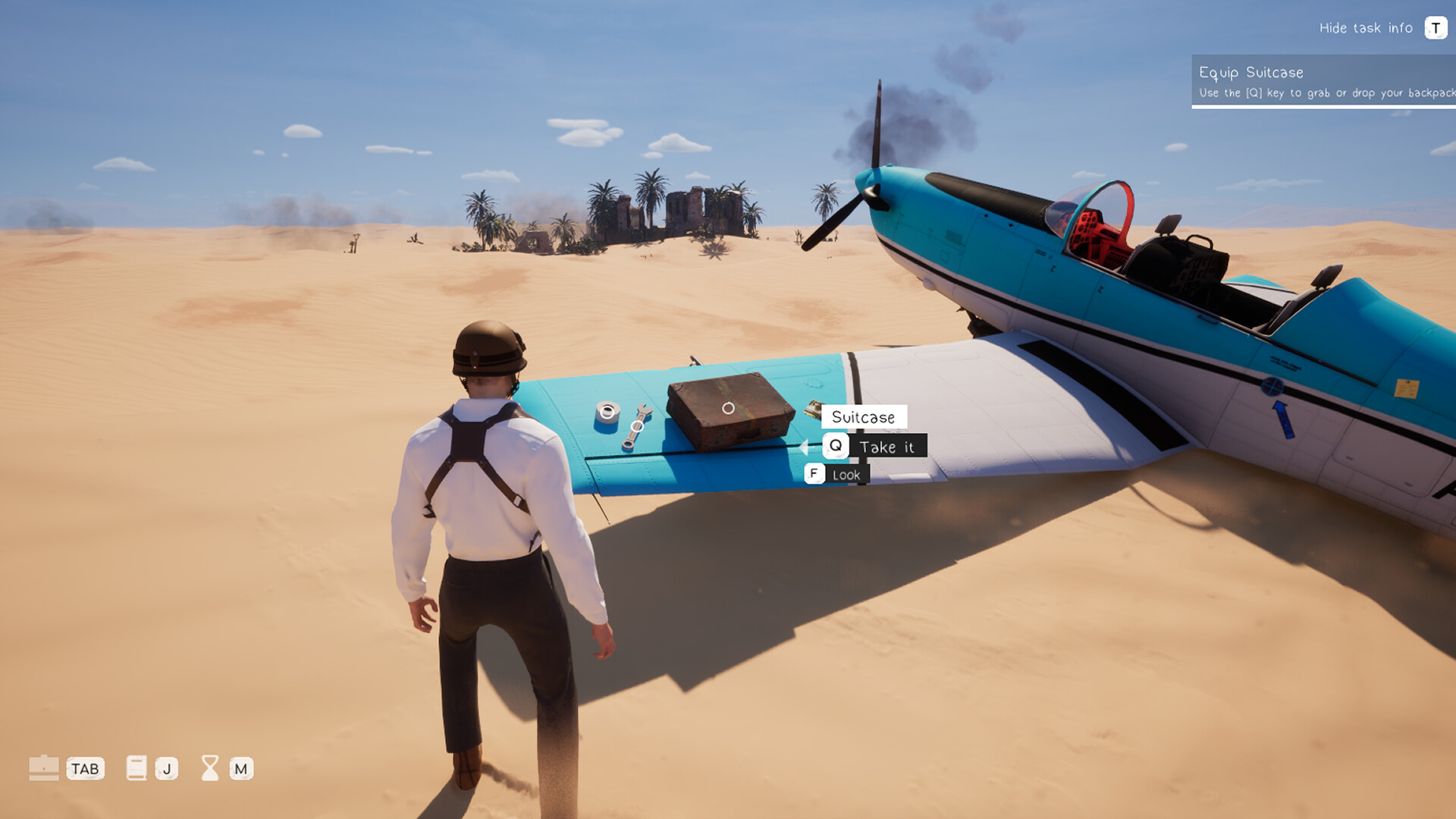The height and width of the screenshot is (819, 1456).
Task: Select the Look action on the Suitcase
Action: pyautogui.click(x=848, y=473)
